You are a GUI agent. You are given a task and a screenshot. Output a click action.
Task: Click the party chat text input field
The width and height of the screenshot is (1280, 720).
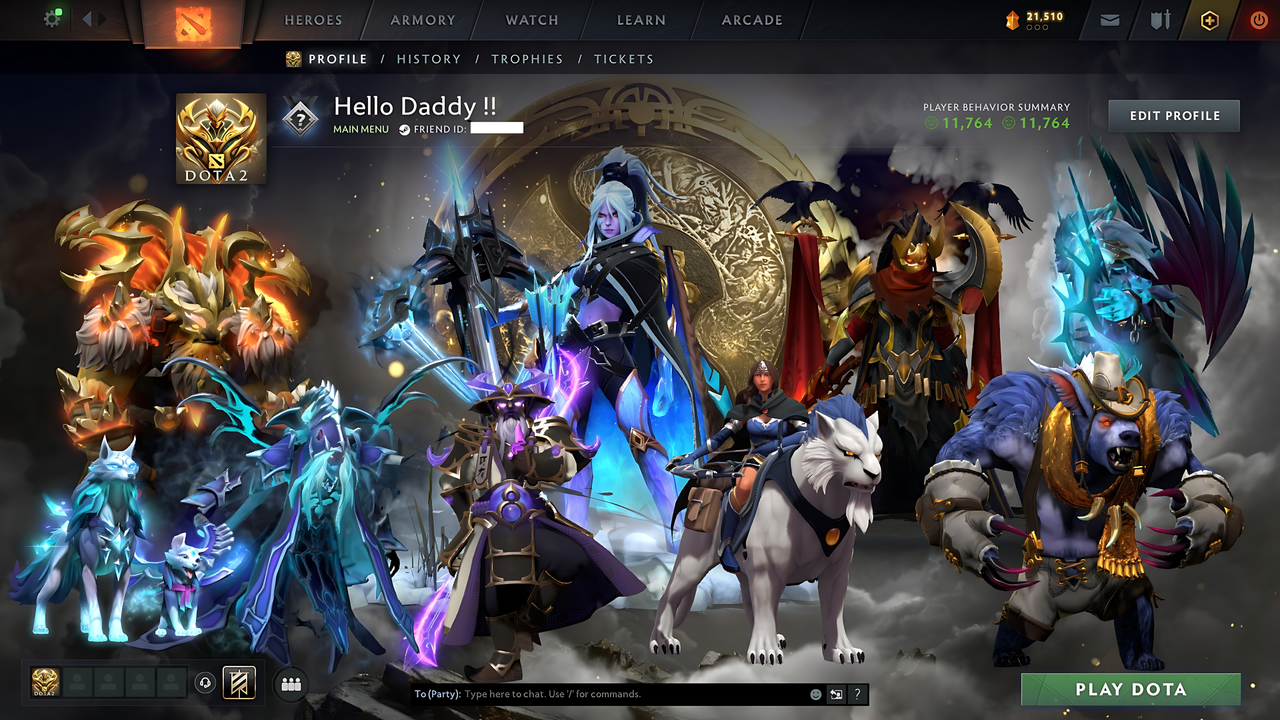[600, 693]
